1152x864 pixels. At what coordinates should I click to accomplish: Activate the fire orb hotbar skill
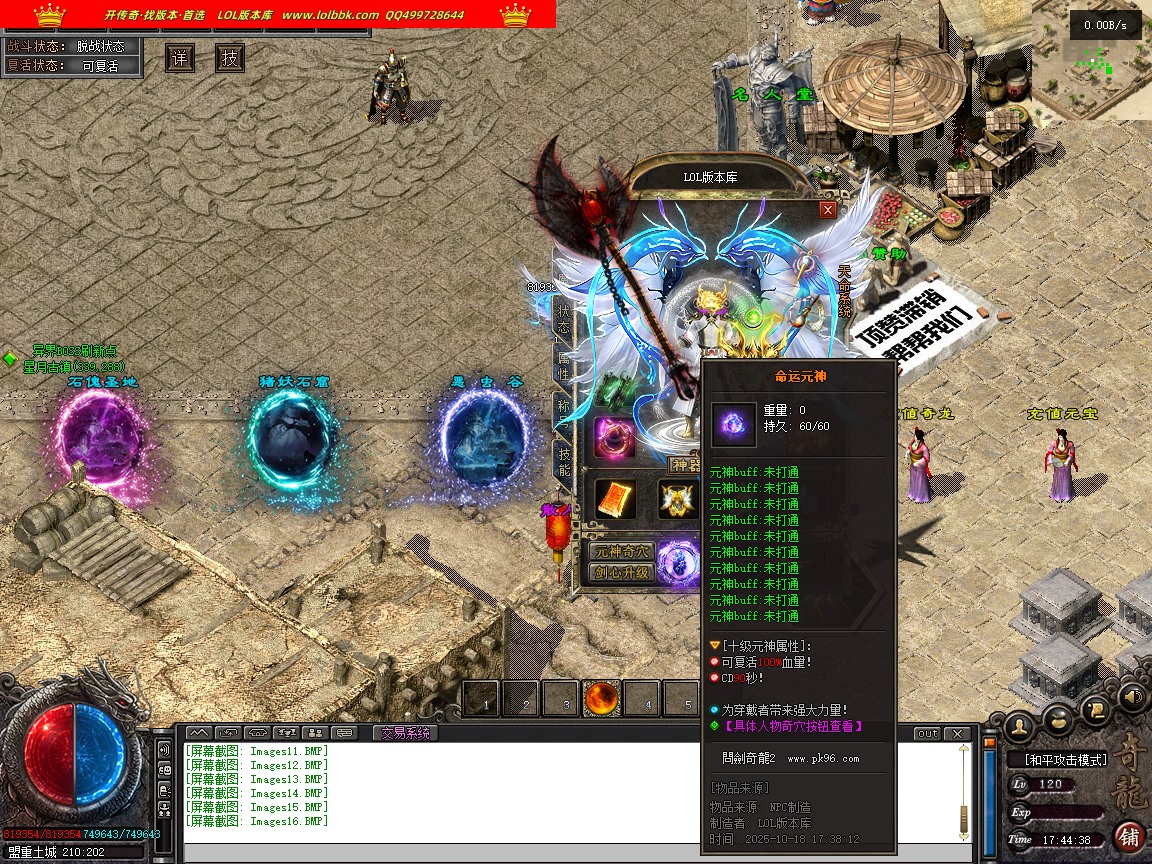(602, 699)
